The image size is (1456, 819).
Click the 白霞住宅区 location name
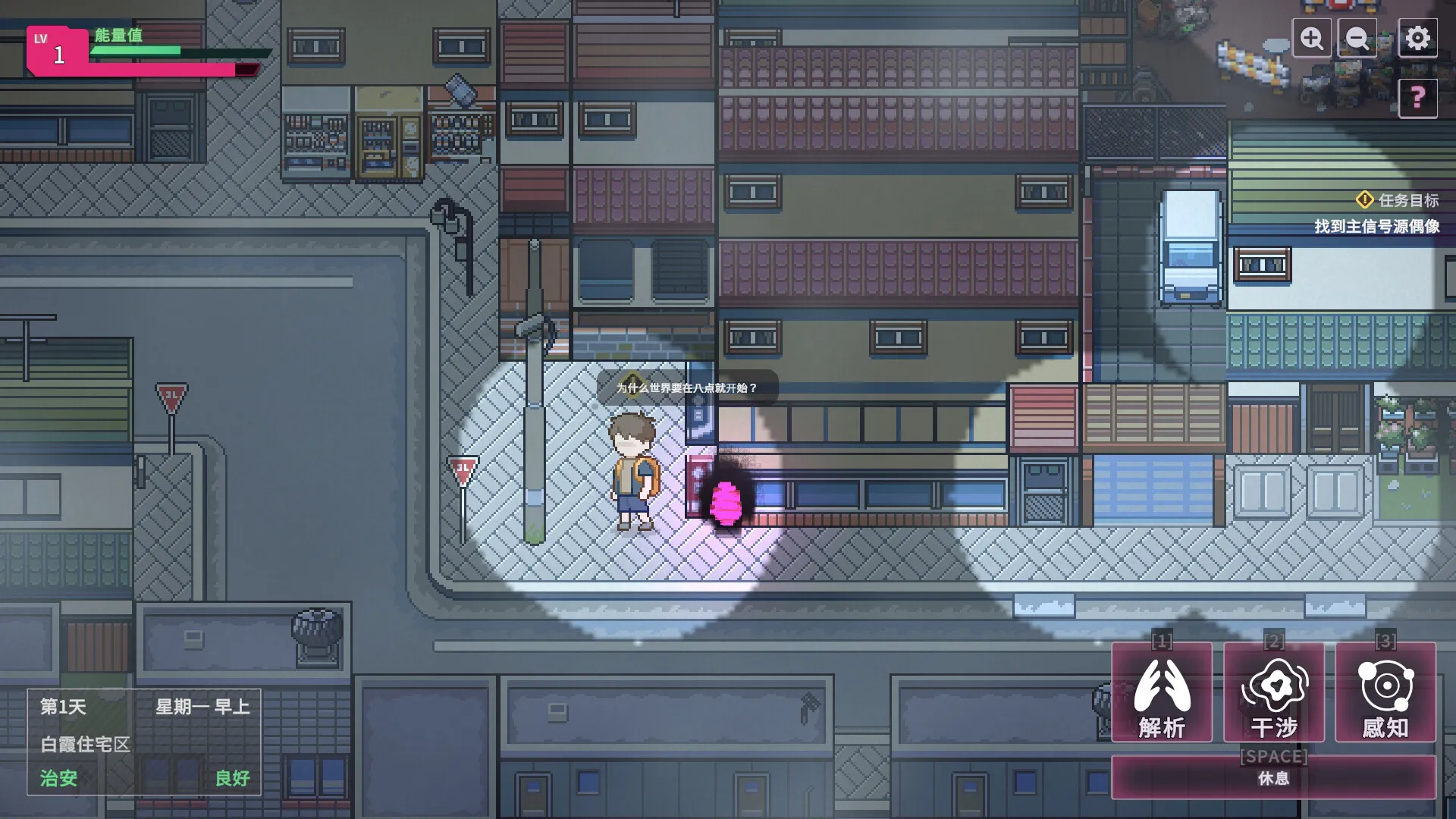pyautogui.click(x=86, y=745)
